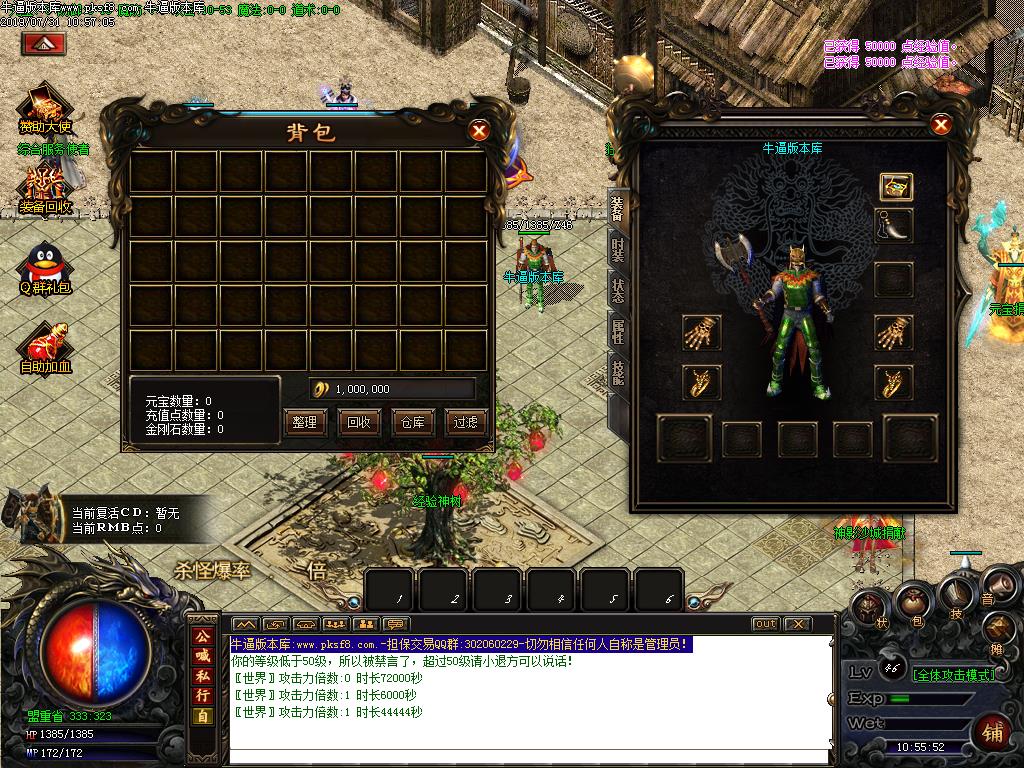
Task: Close the 背包 backpack window
Action: 480,130
